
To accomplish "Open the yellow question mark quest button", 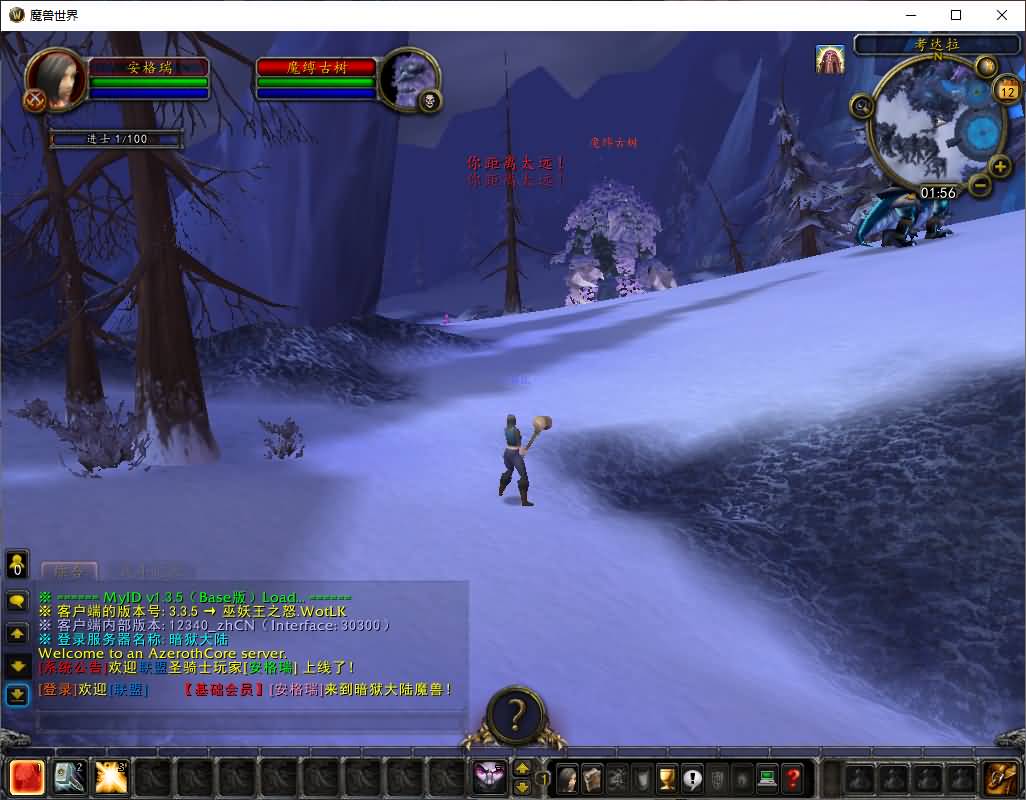I will pyautogui.click(x=515, y=715).
